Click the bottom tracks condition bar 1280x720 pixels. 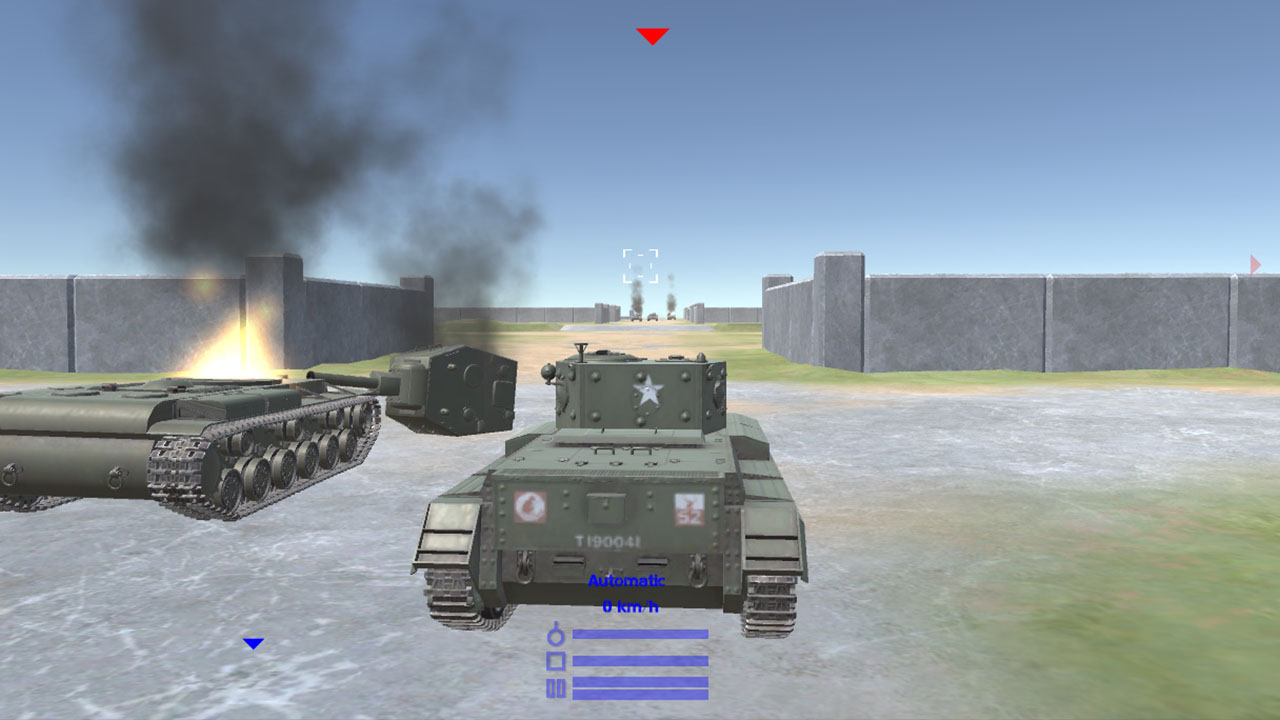[640, 693]
